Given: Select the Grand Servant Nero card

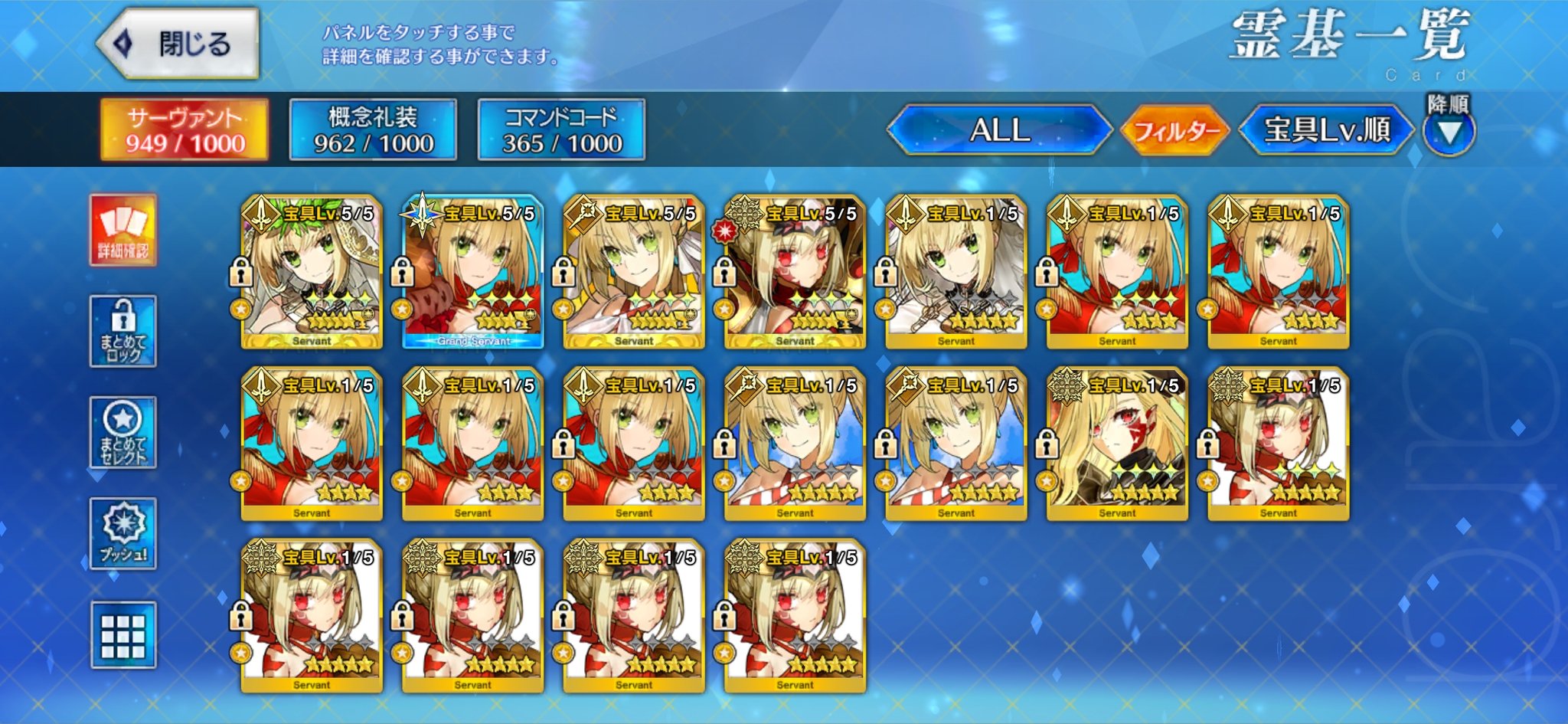Looking at the screenshot, I should [473, 272].
